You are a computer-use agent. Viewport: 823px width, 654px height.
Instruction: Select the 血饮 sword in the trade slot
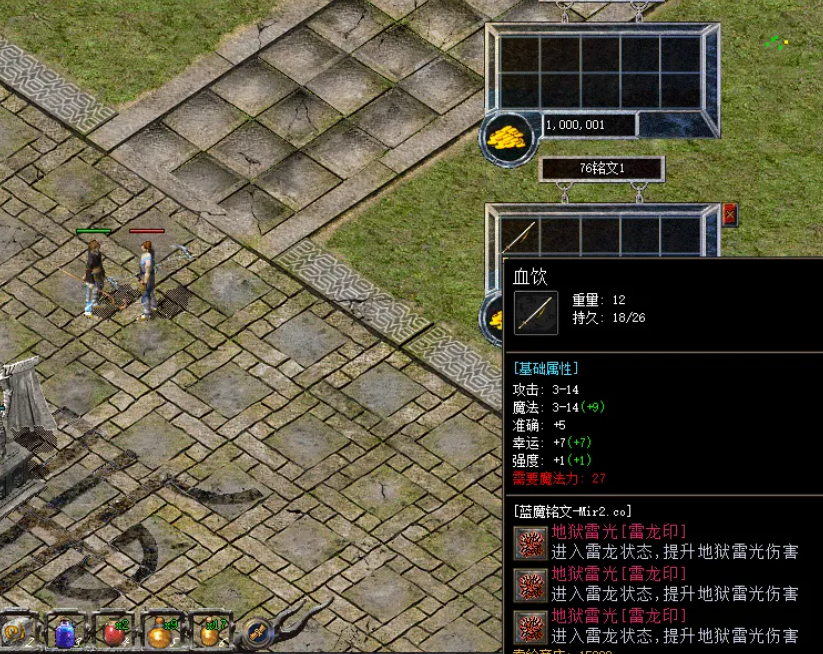tap(519, 236)
